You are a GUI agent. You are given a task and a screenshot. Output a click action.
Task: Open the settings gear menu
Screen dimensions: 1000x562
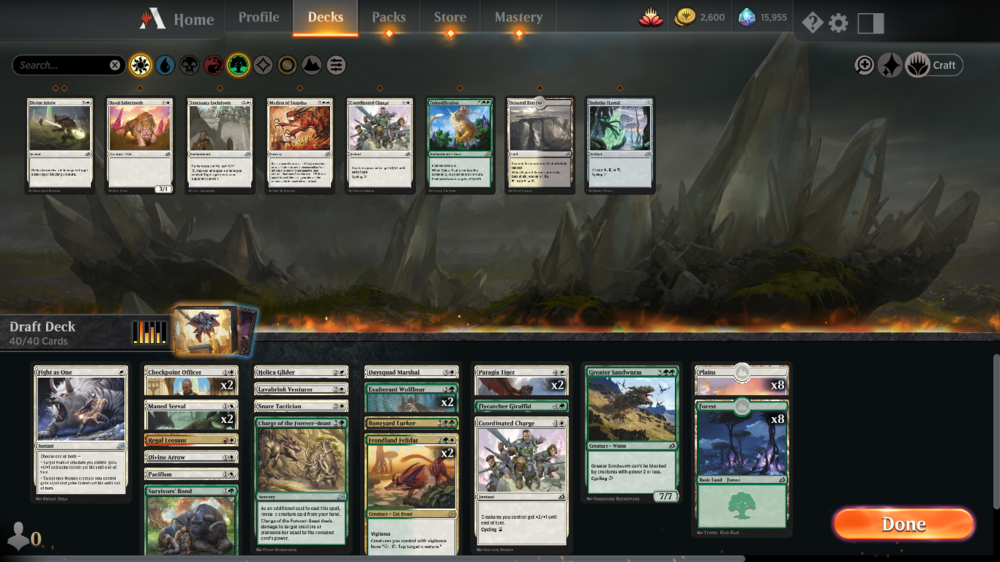[x=838, y=22]
